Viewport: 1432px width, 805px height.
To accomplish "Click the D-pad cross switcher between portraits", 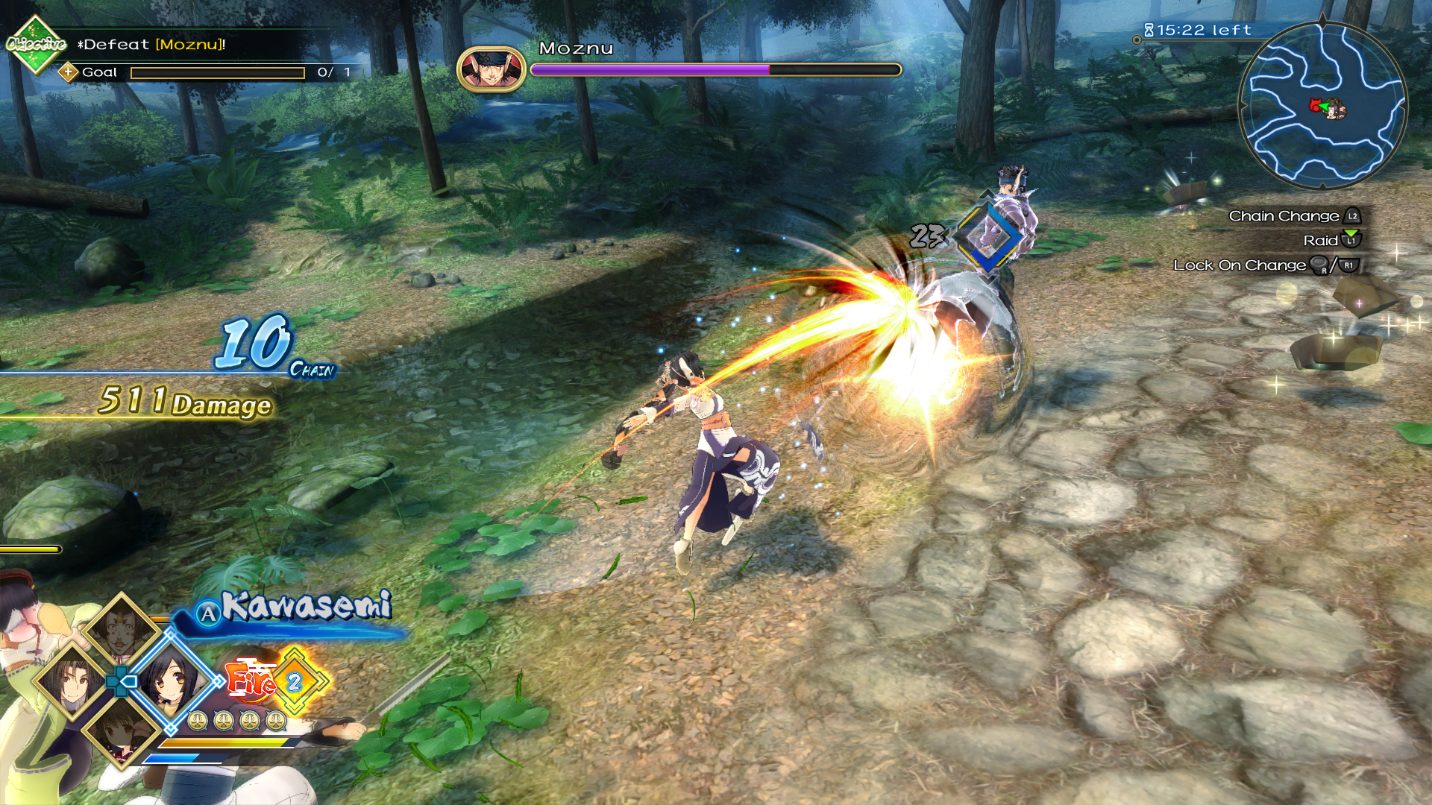I will (120, 681).
